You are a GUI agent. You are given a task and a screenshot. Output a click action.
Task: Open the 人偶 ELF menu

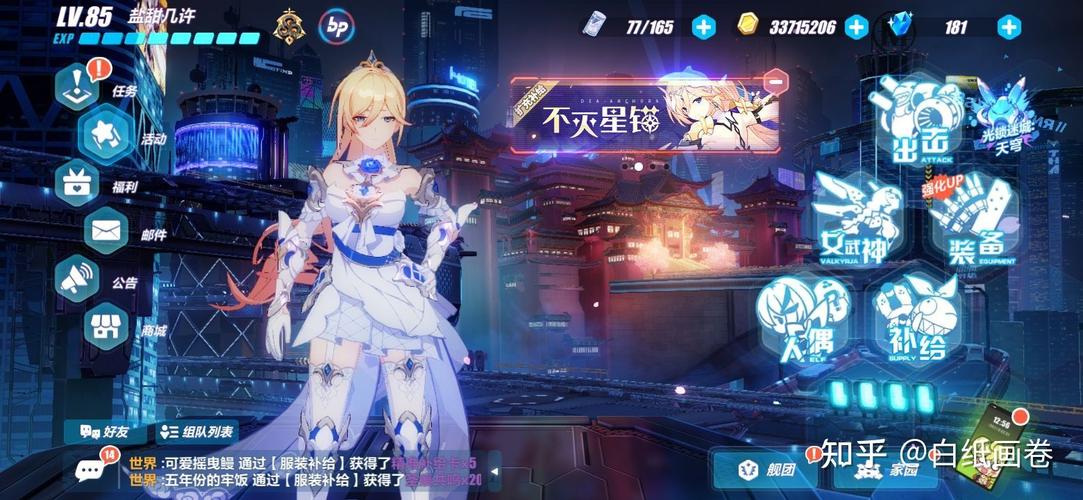pos(800,317)
